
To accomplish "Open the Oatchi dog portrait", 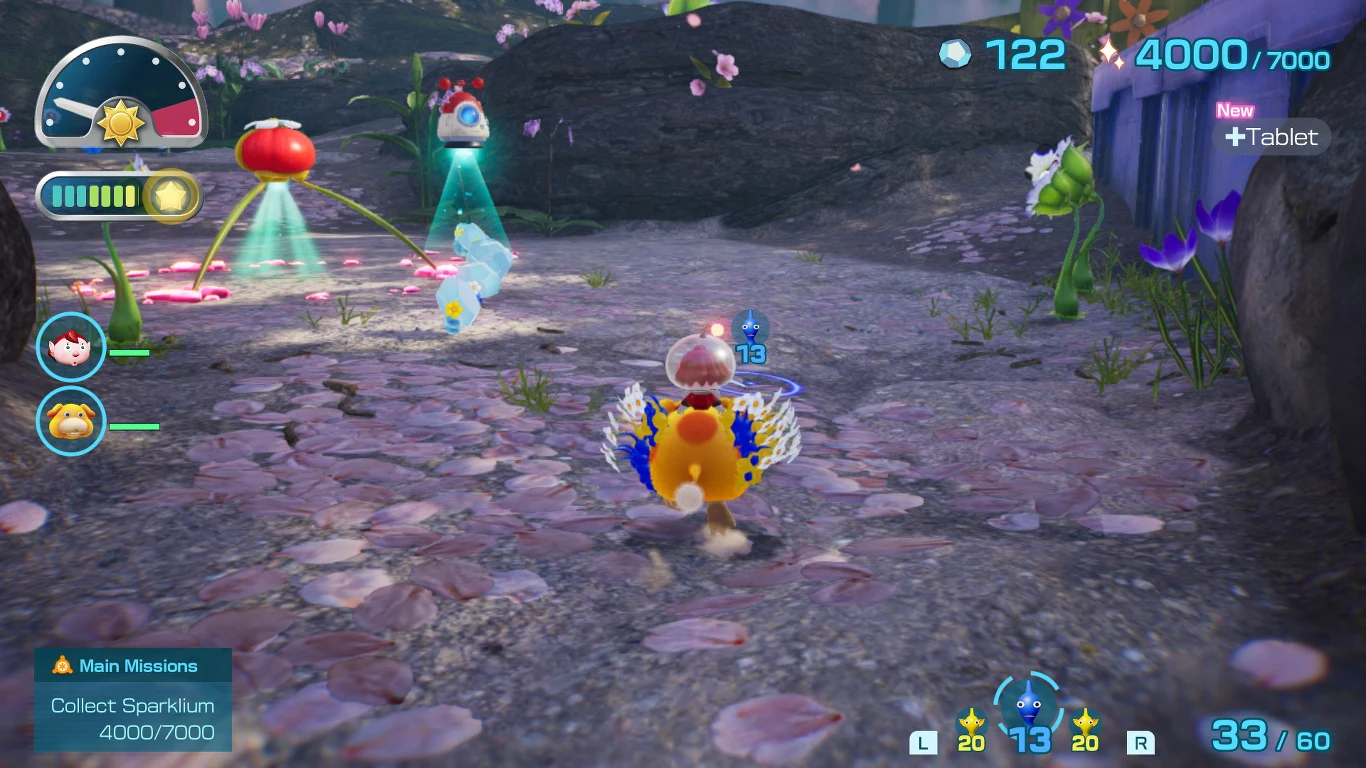I will point(71,422).
